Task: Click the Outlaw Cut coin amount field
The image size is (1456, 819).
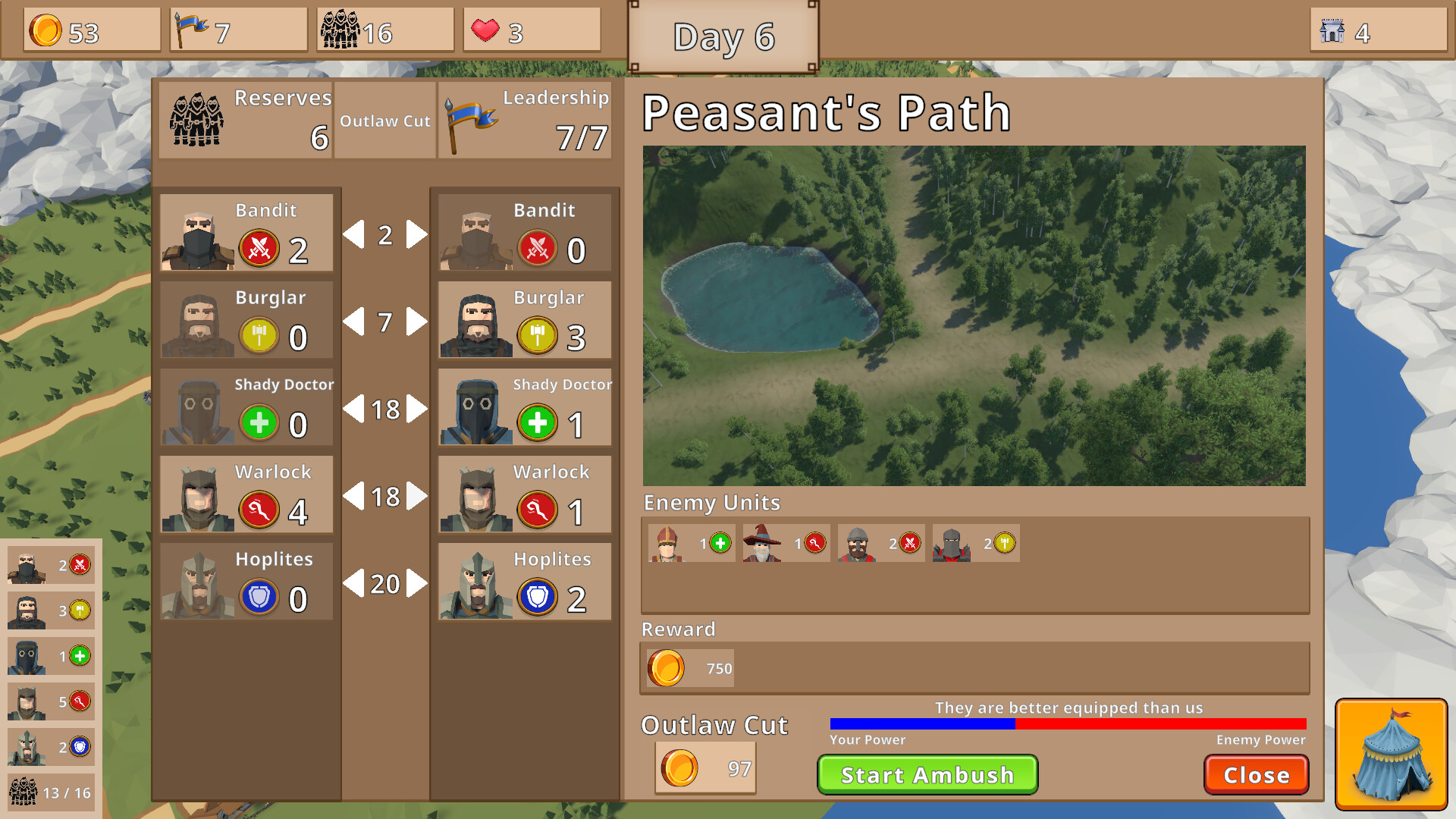Action: point(705,767)
